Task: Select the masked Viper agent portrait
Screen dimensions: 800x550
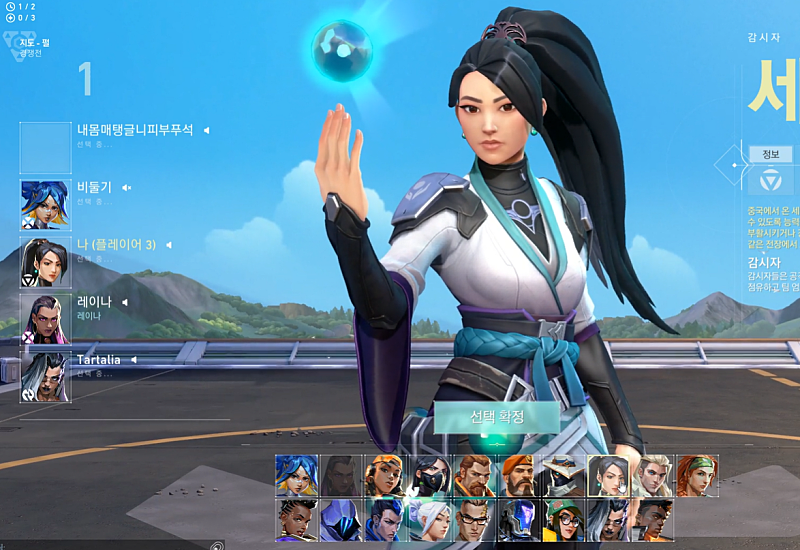Action: point(427,475)
